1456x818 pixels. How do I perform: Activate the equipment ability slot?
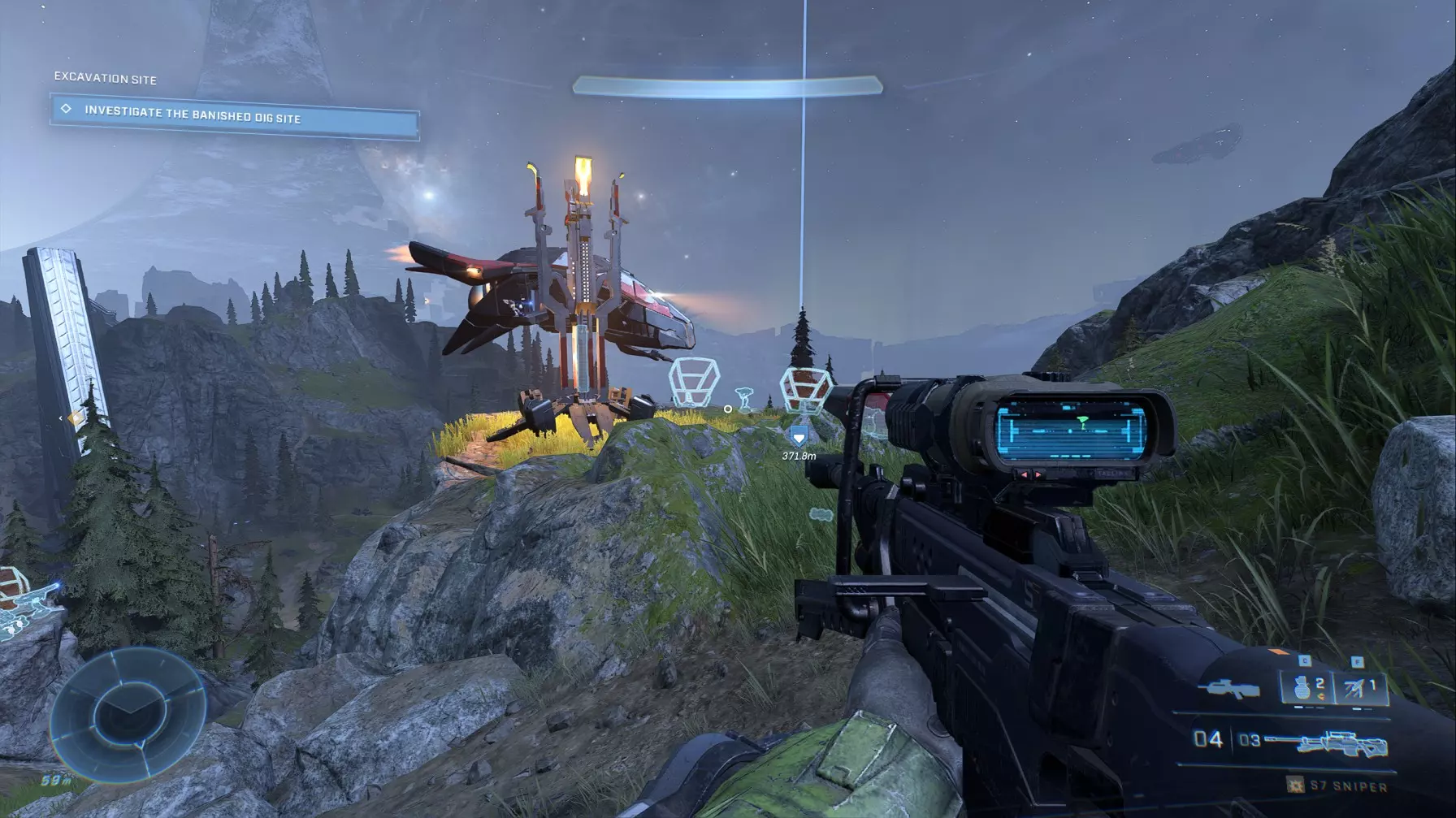pos(1361,688)
